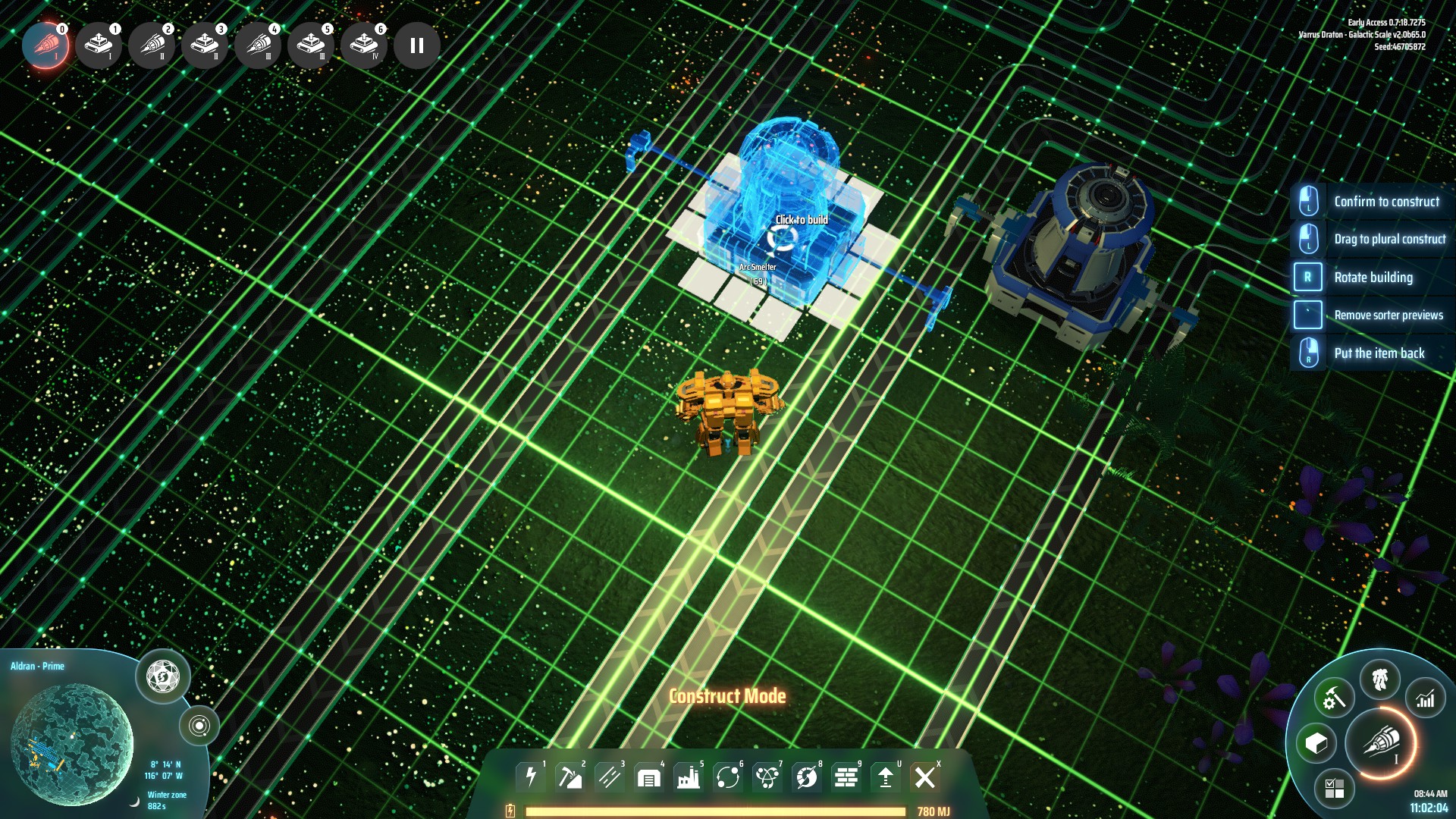Select the brick wall foundation category
The image size is (1456, 819).
click(x=846, y=777)
